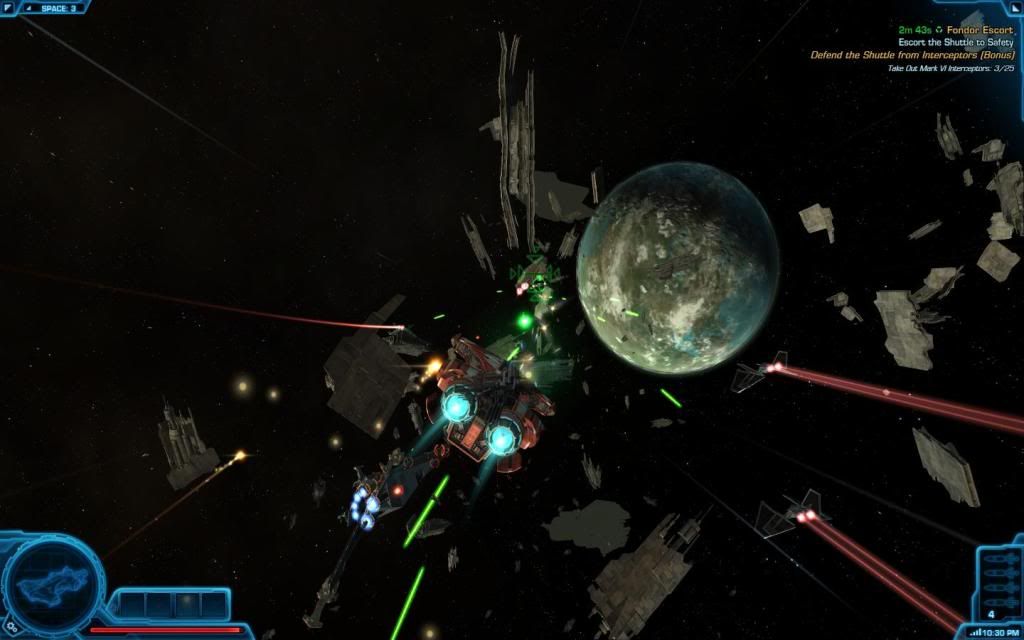Check the connection signal bars indicator

975,632
